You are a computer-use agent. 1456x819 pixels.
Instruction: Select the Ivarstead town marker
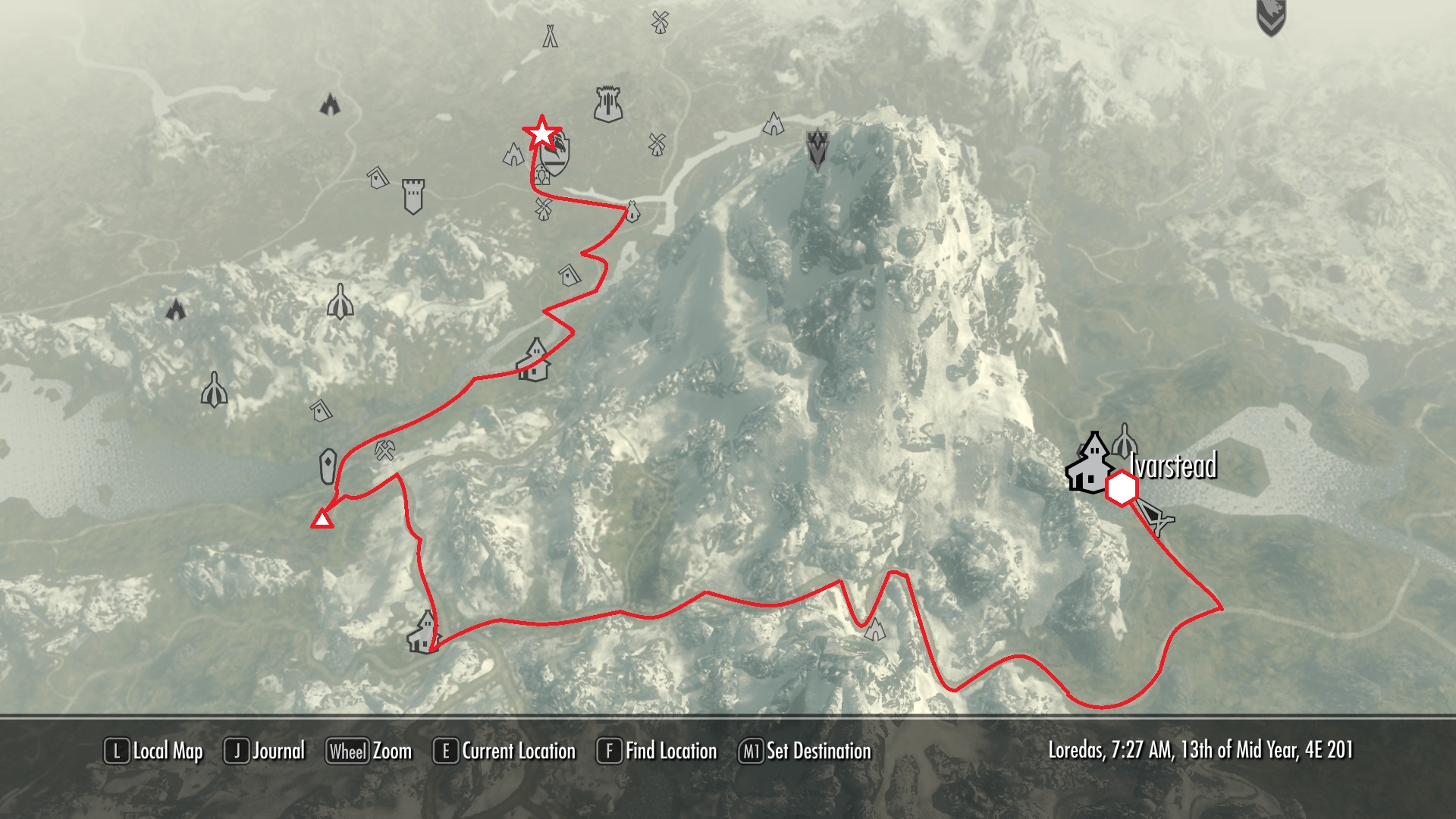(x=1090, y=463)
